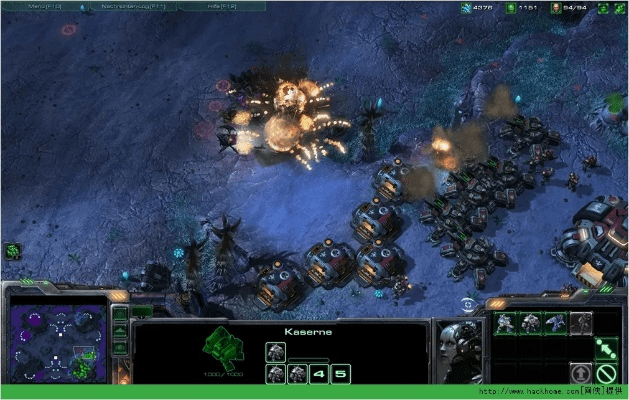Train a Reaper from the command card

555,322
